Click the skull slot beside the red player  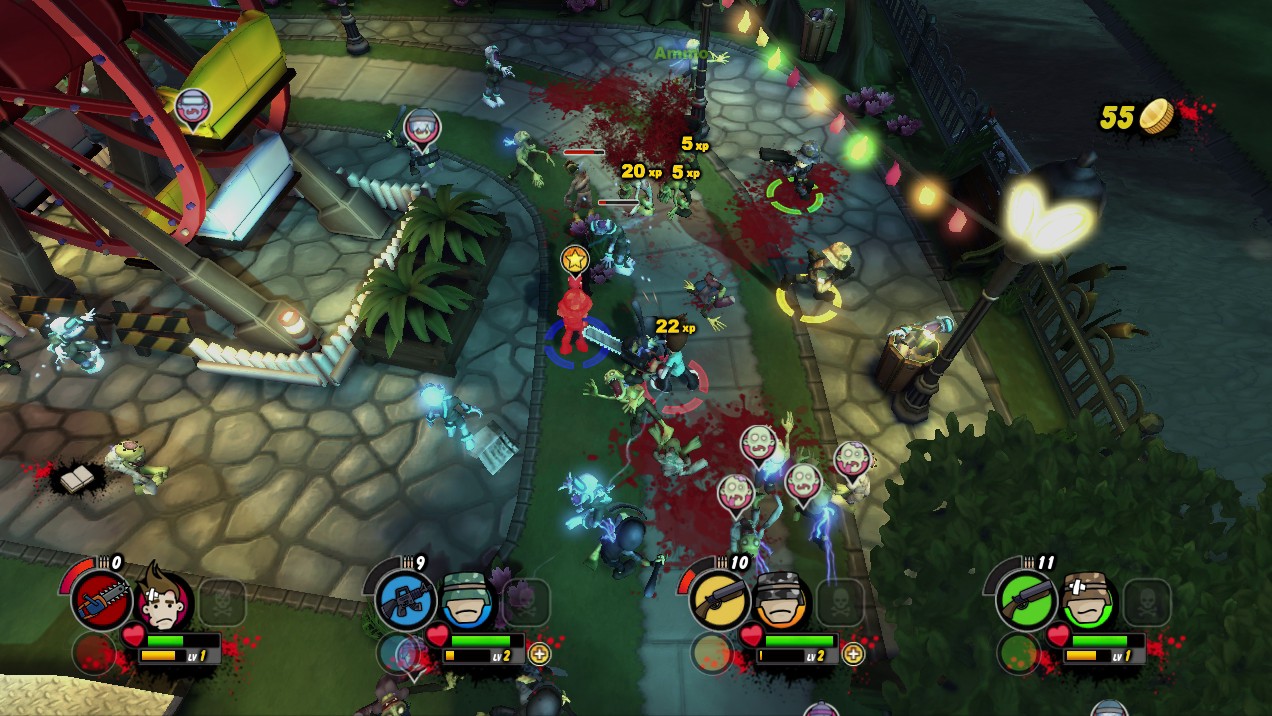coord(222,602)
